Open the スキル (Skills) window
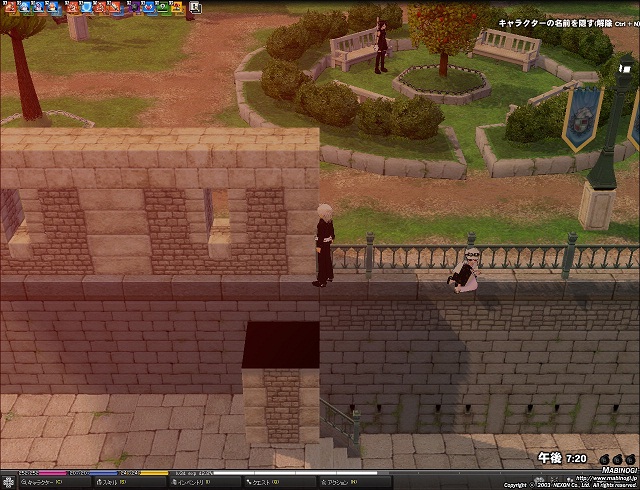Viewport: 640px width, 490px height. click(110, 483)
